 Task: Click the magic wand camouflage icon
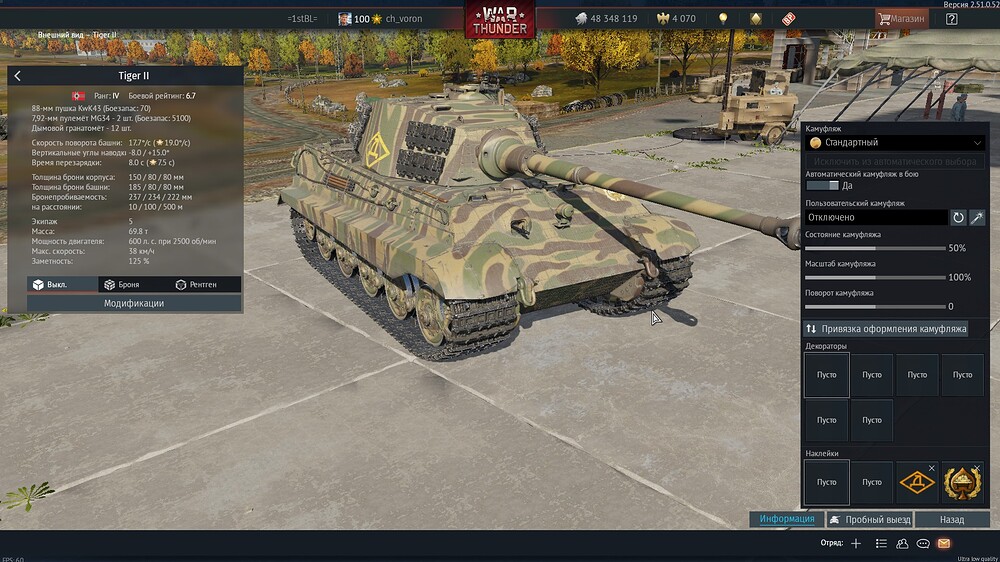[x=977, y=217]
